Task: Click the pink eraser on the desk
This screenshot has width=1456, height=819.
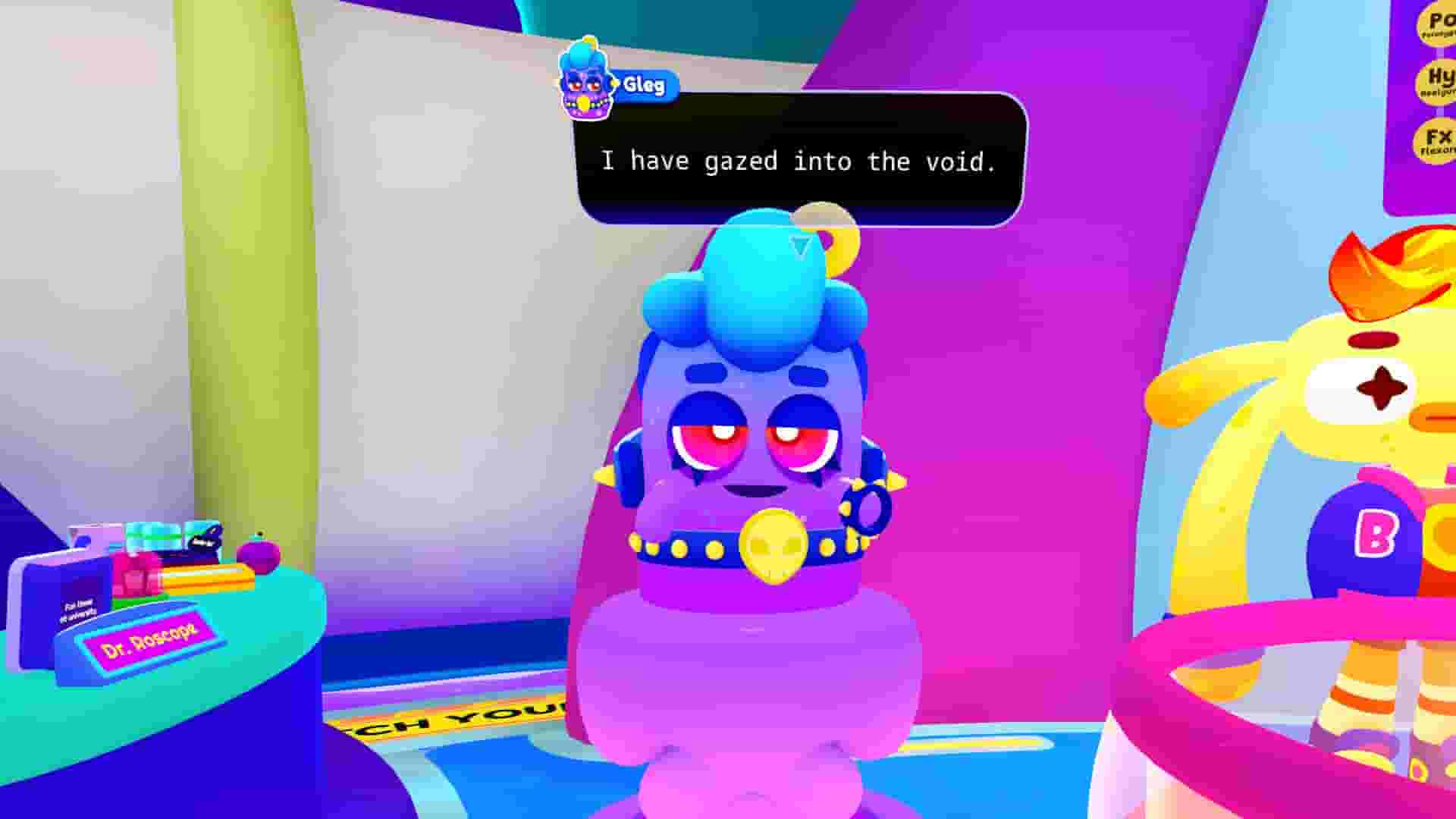Action: click(x=135, y=573)
